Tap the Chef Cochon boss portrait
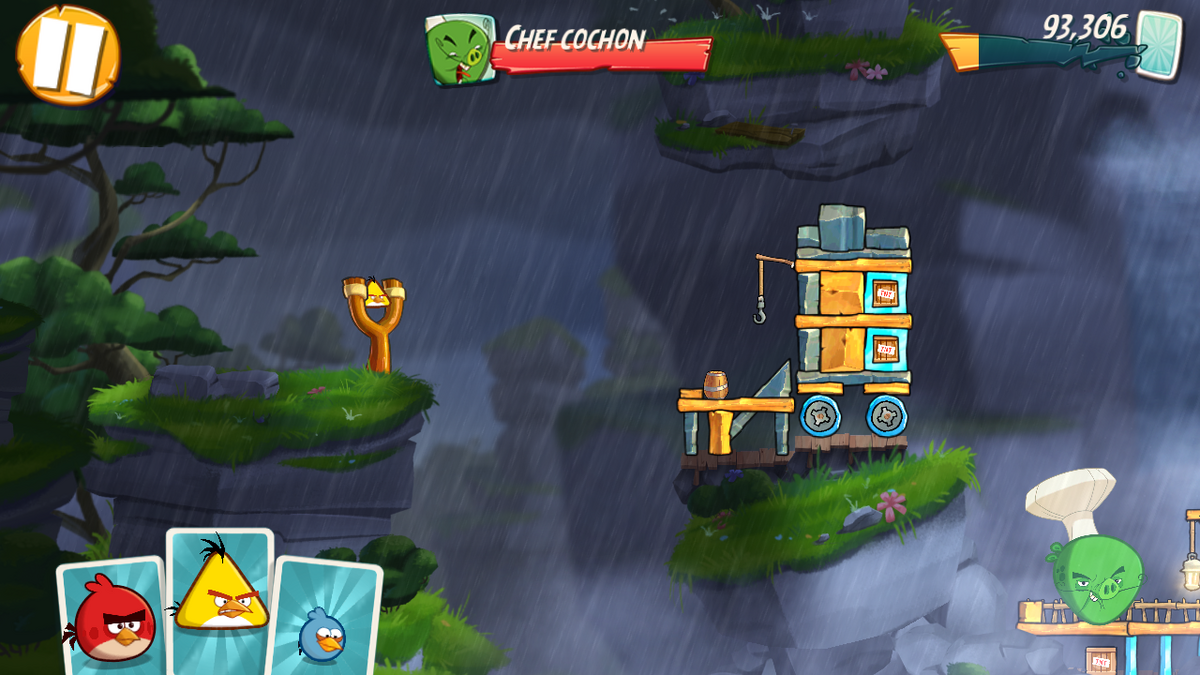Screen dimensions: 1200x675 point(460,48)
